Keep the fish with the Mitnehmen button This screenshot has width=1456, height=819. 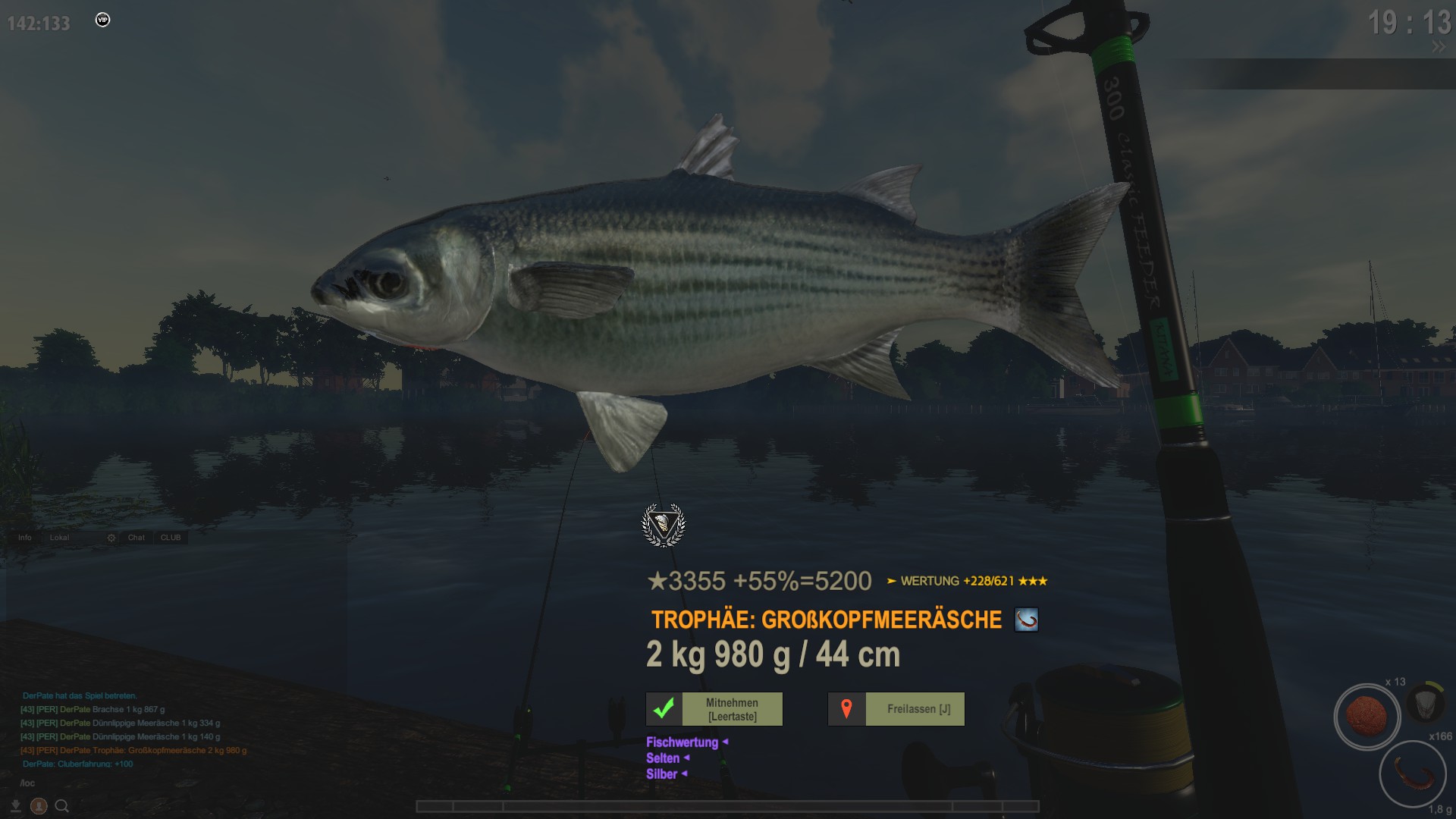[x=714, y=709]
